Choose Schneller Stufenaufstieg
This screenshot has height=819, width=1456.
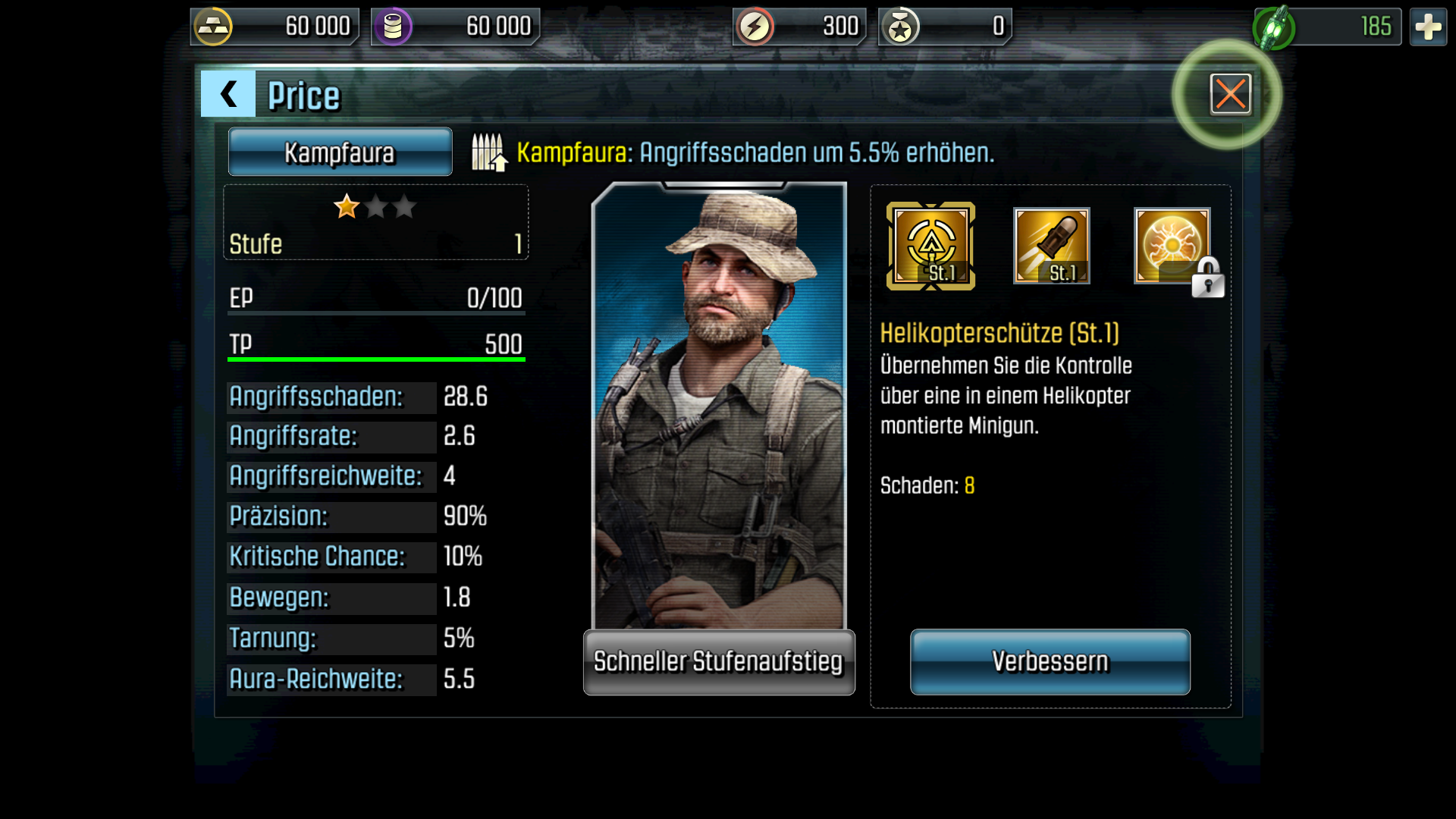coord(718,661)
